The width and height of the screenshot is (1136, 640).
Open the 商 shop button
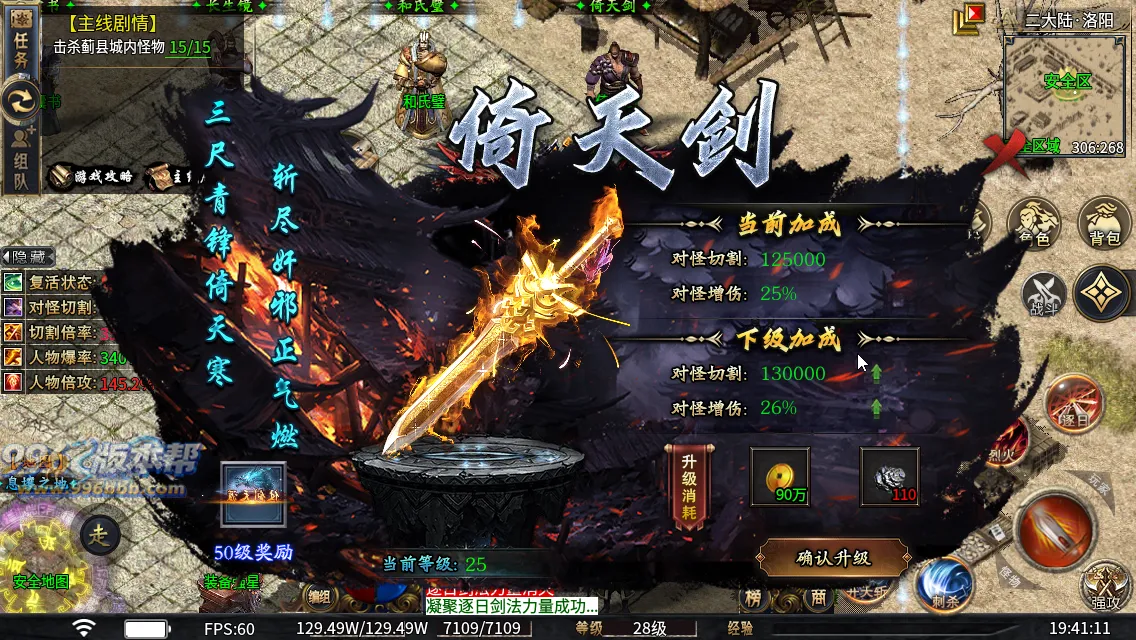818,598
